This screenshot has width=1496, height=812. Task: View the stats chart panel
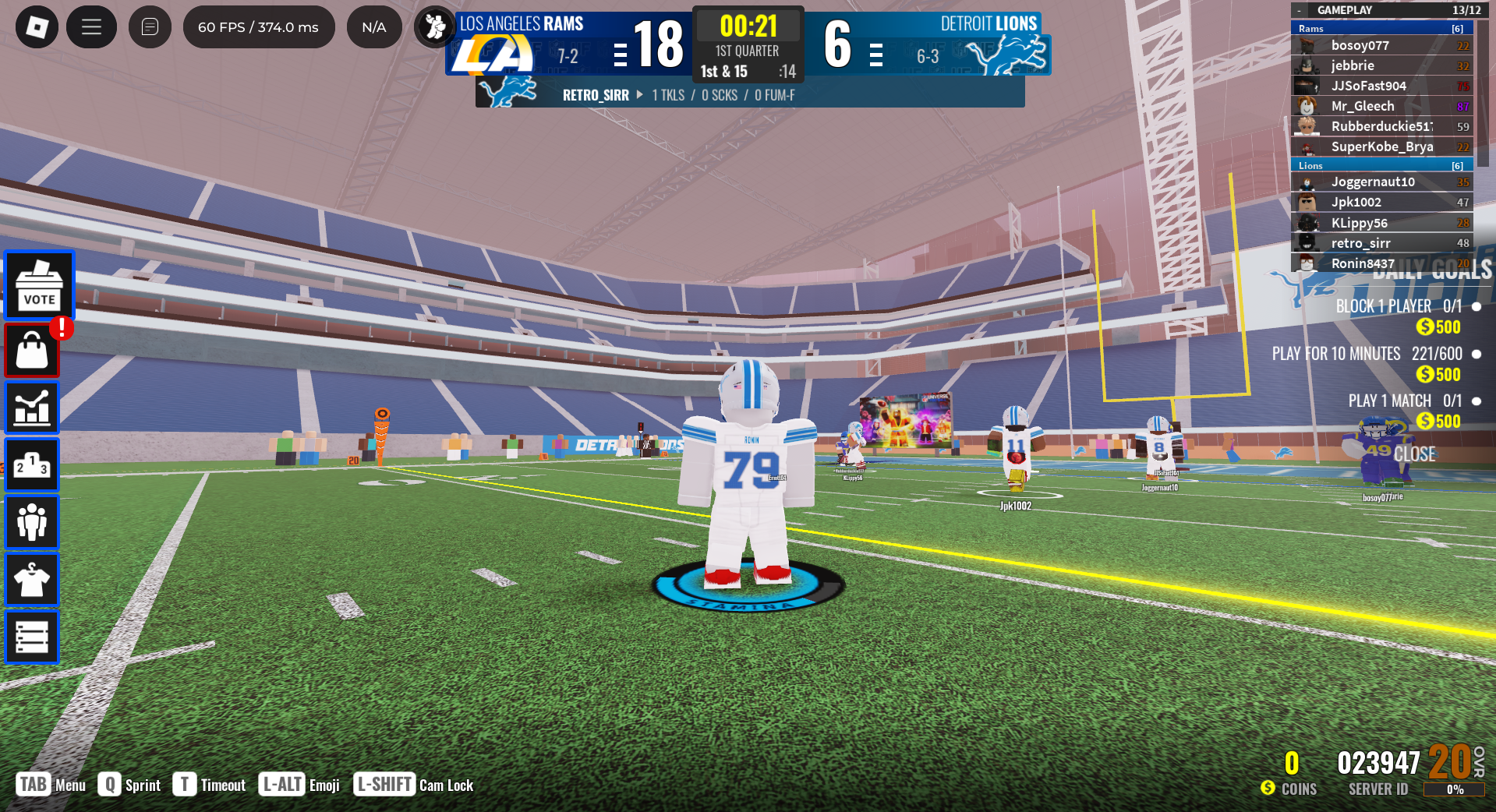point(32,407)
